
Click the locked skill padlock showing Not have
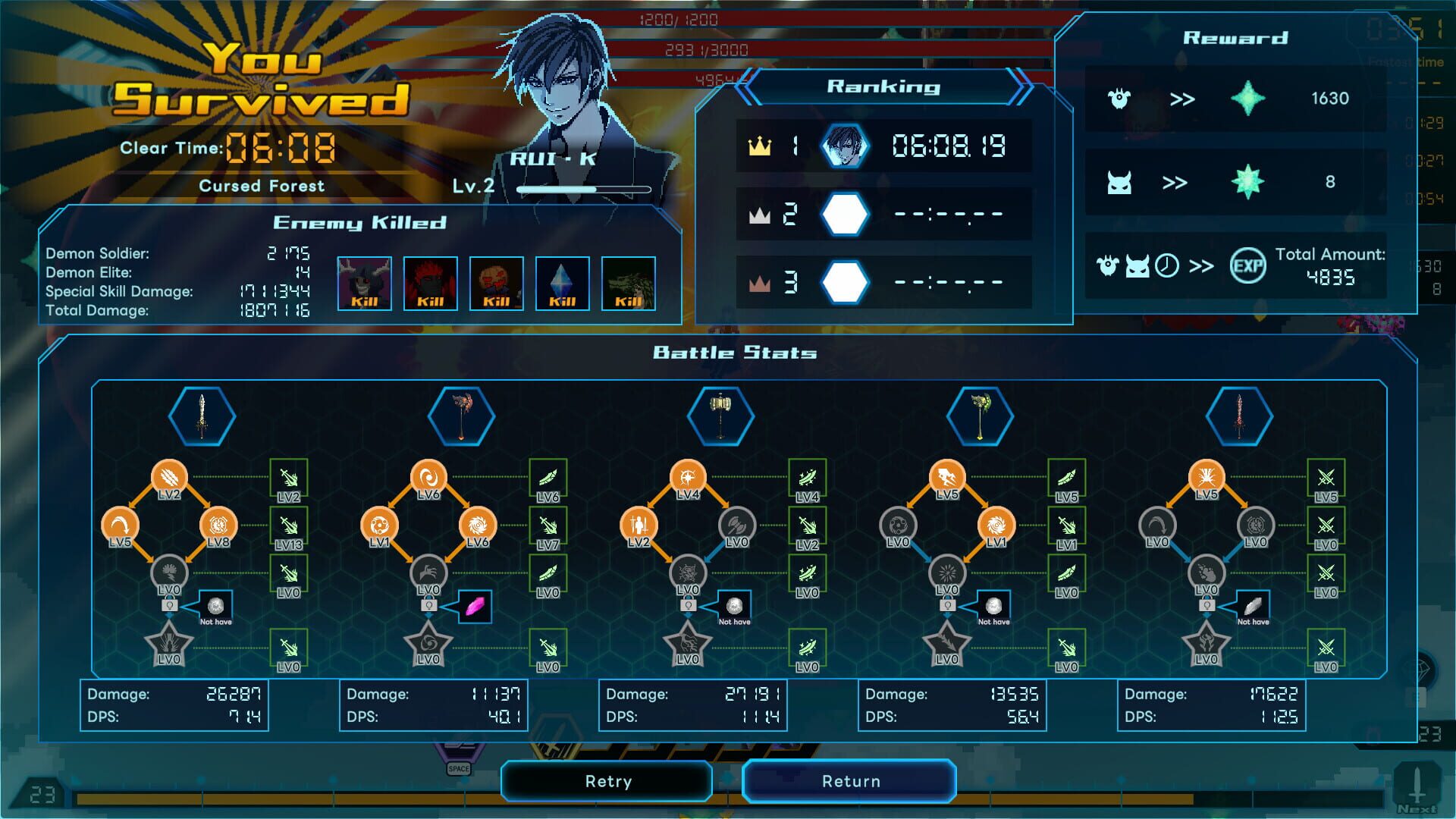click(171, 605)
